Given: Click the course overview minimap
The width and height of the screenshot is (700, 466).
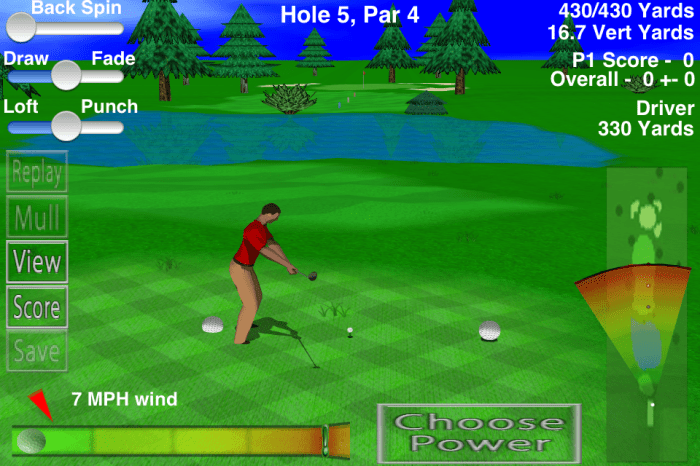Looking at the screenshot, I should pos(648,300).
